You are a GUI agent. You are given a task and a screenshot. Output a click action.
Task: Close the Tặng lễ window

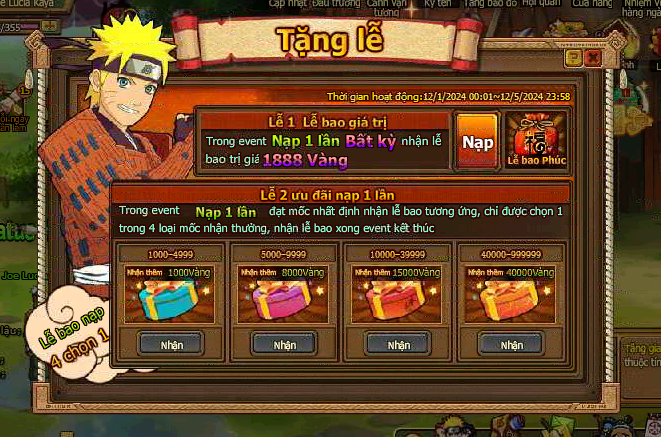pyautogui.click(x=593, y=59)
